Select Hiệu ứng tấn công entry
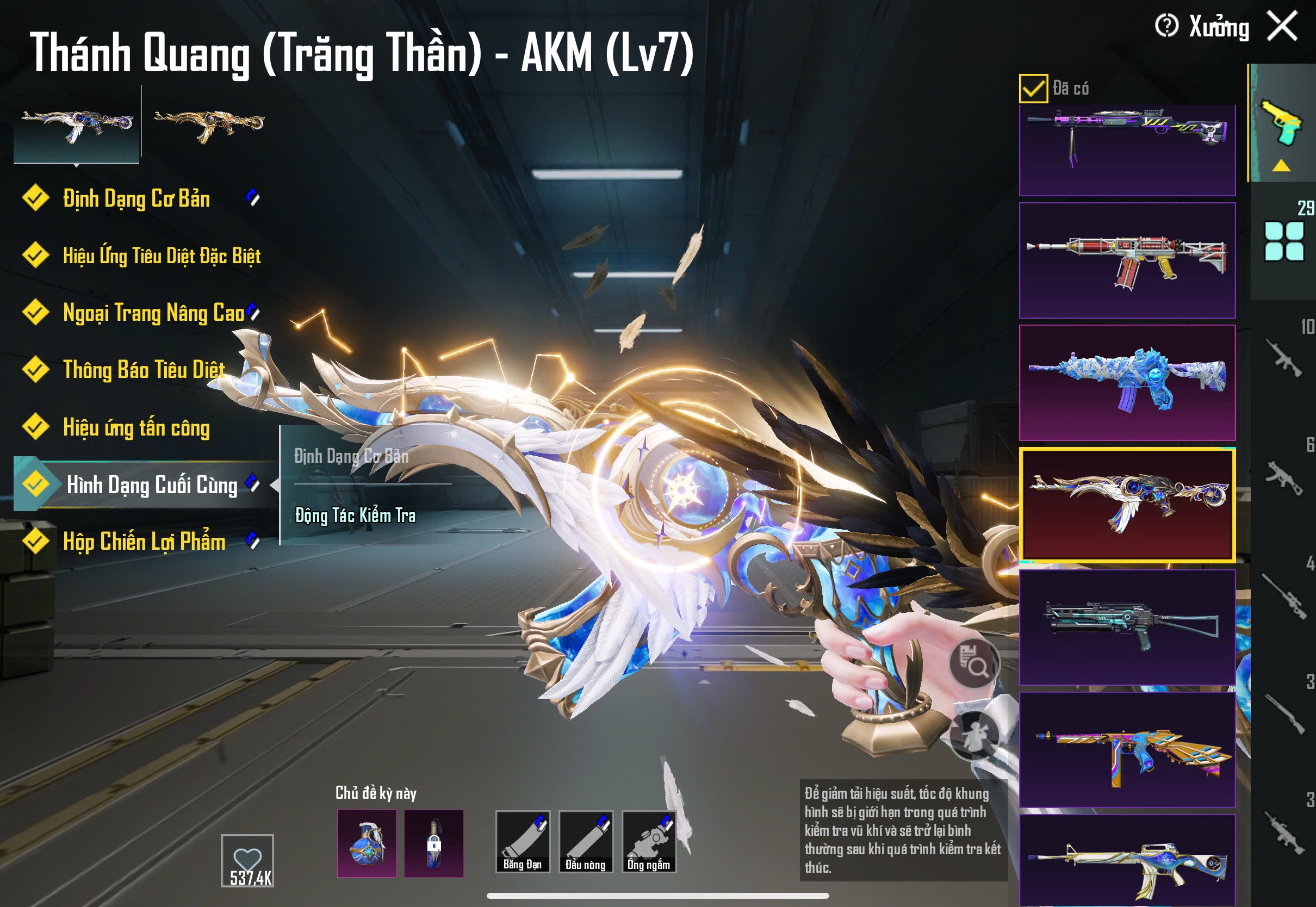 click(x=136, y=427)
